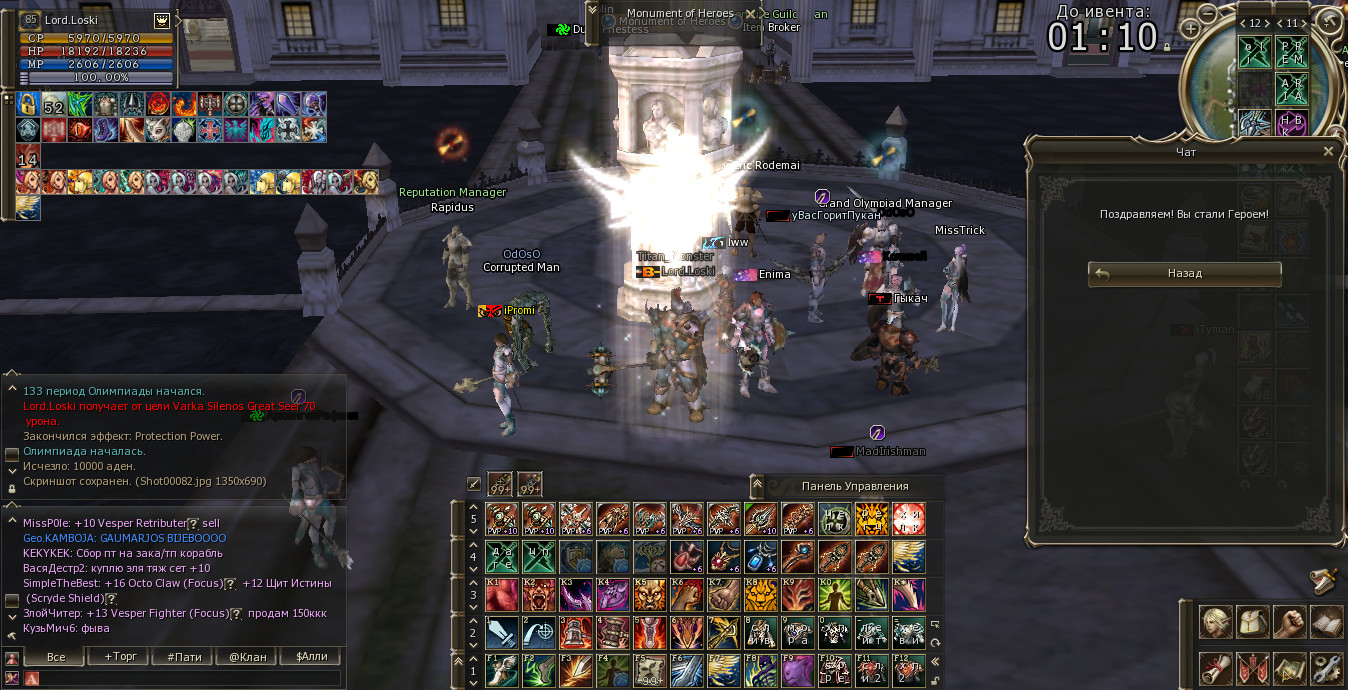Screen dimensions: 1348x690
Task: Click the Назад button in the dialog
Action: point(1184,273)
